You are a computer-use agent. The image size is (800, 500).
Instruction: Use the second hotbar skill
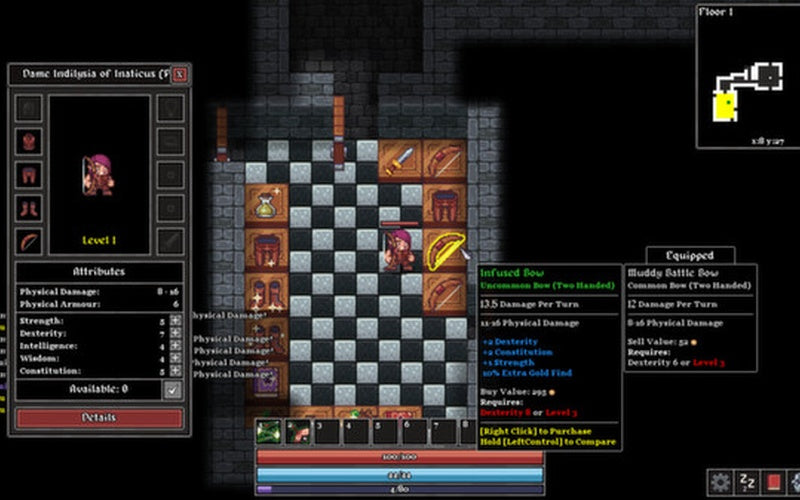(x=297, y=432)
